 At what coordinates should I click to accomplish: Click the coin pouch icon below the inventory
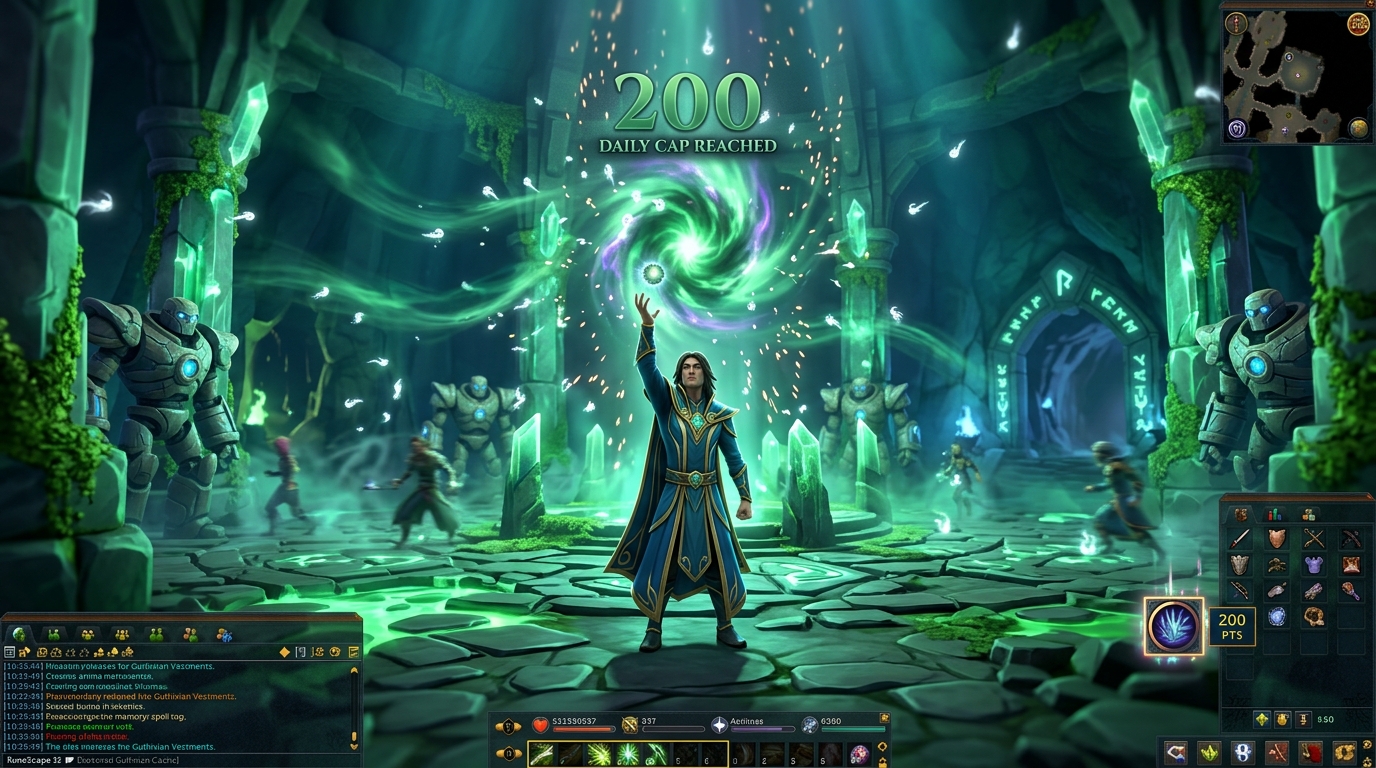click(x=1281, y=719)
